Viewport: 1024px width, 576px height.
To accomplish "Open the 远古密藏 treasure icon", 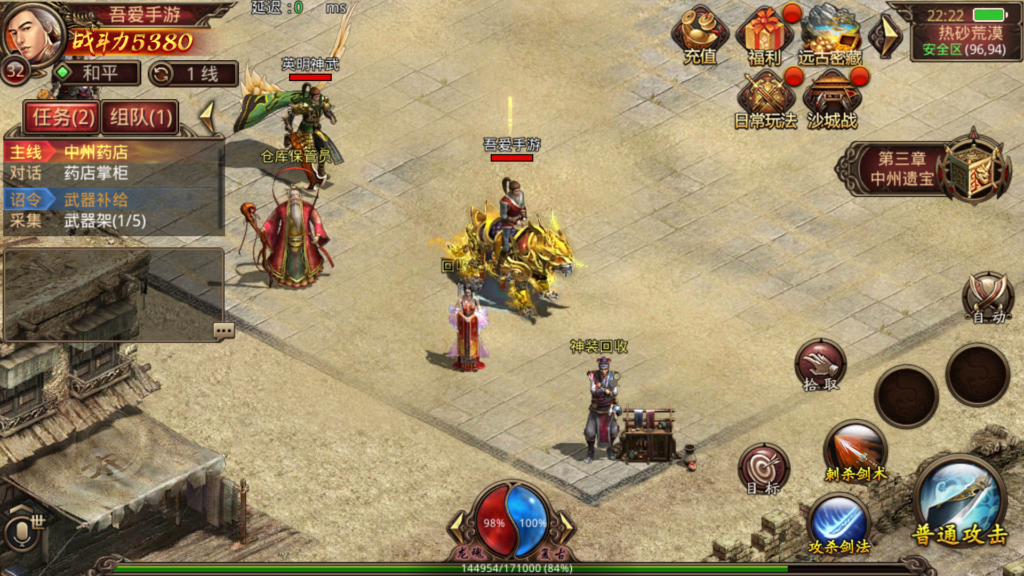I will (830, 33).
